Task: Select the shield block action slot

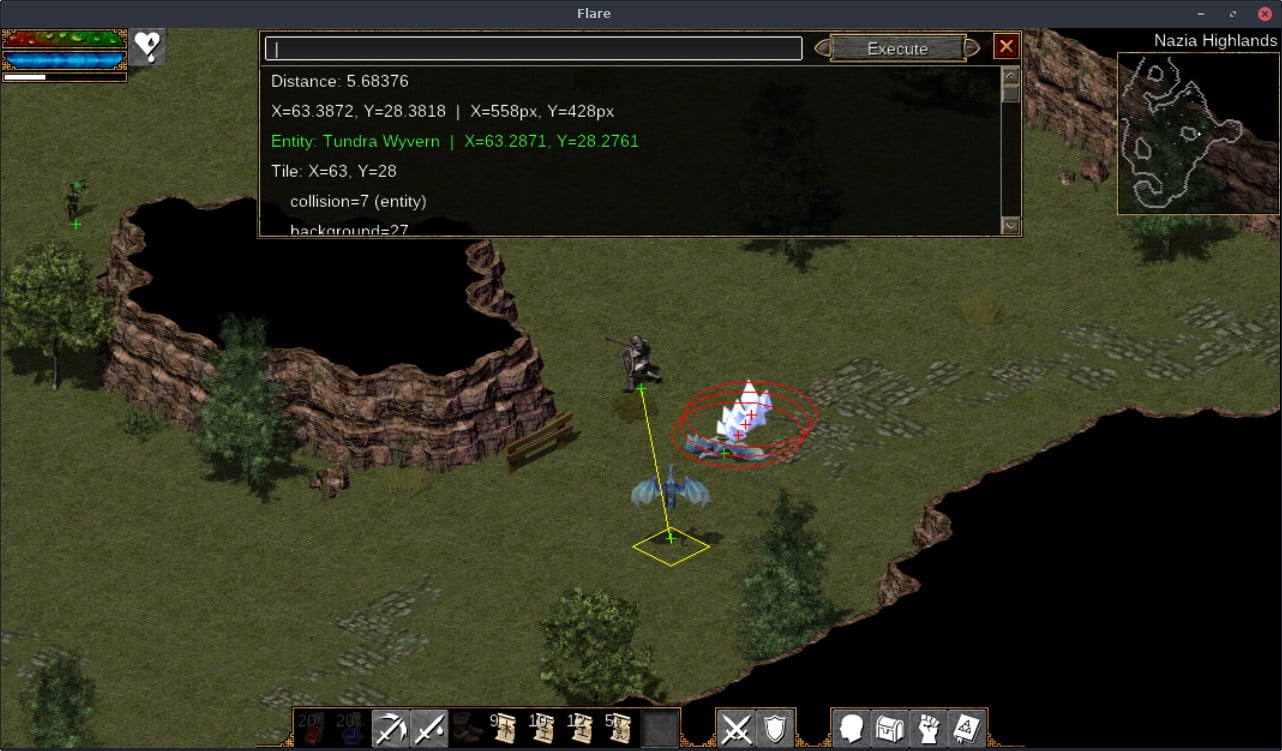Action: click(x=774, y=728)
